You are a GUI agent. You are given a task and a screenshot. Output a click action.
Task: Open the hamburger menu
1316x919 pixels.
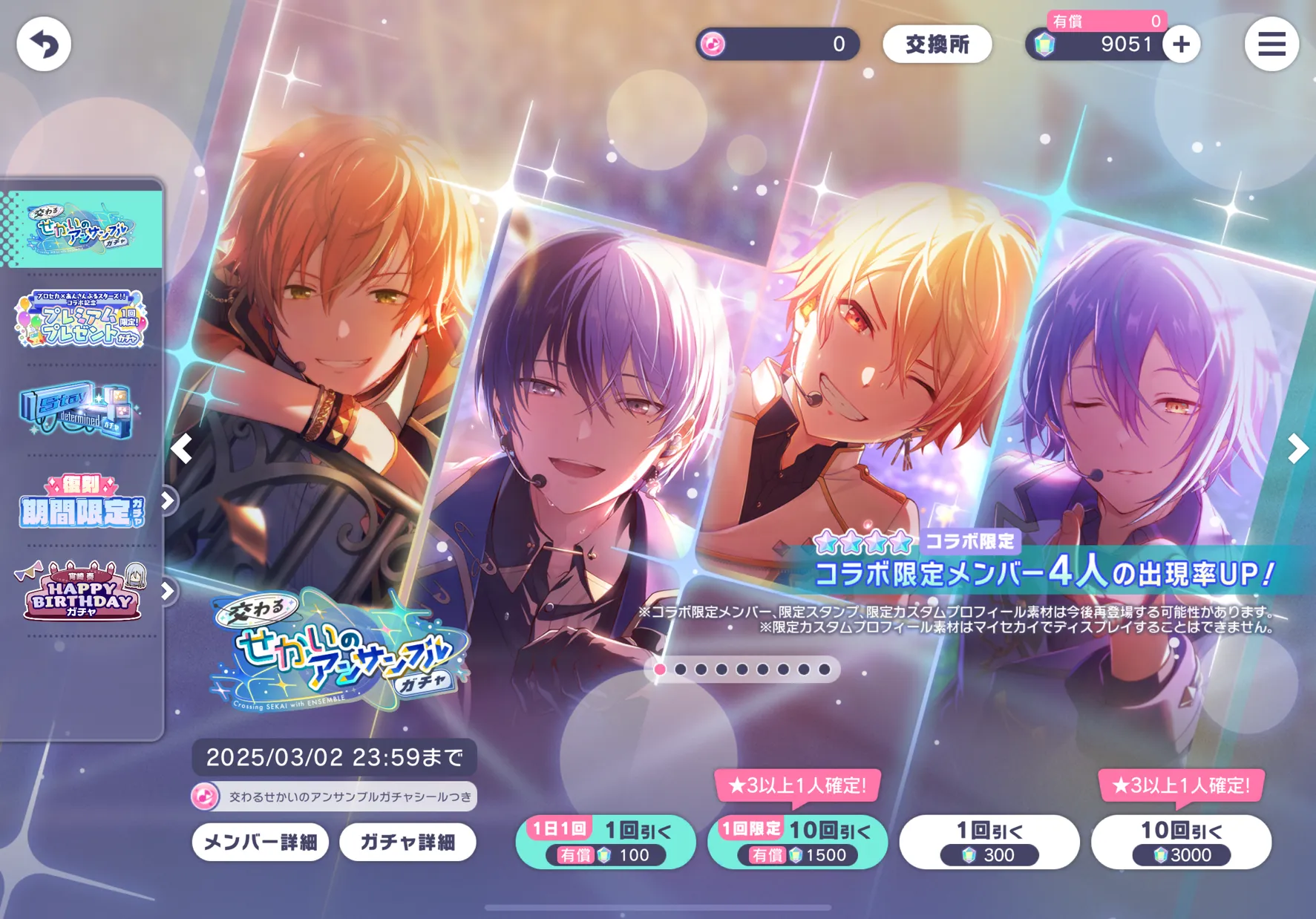tap(1271, 45)
